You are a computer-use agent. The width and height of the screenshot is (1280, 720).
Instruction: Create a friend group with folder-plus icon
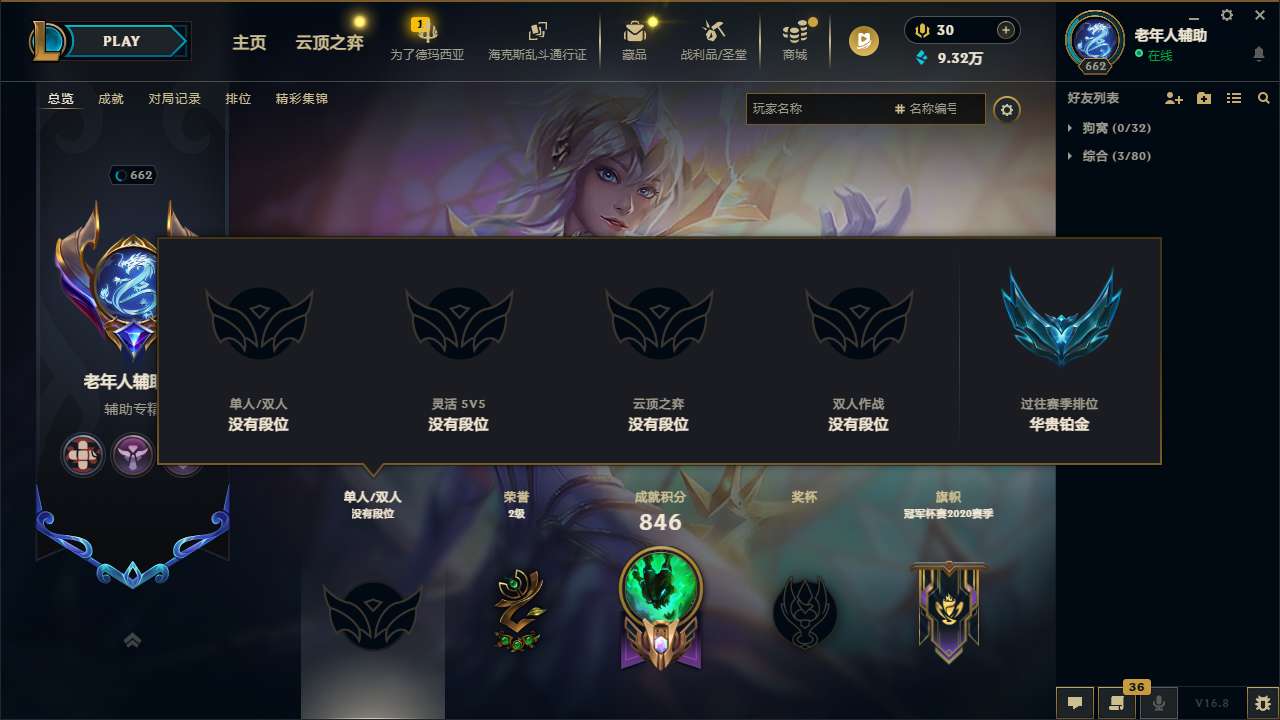1203,98
